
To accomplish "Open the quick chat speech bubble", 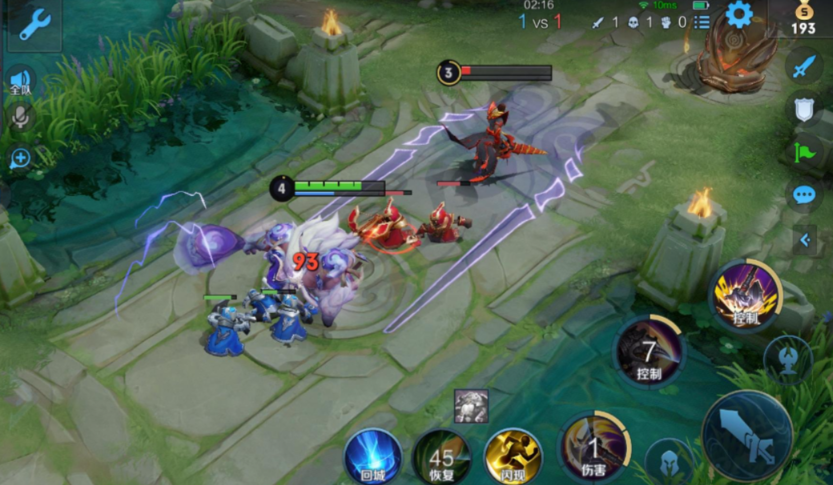I will pyautogui.click(x=804, y=194).
